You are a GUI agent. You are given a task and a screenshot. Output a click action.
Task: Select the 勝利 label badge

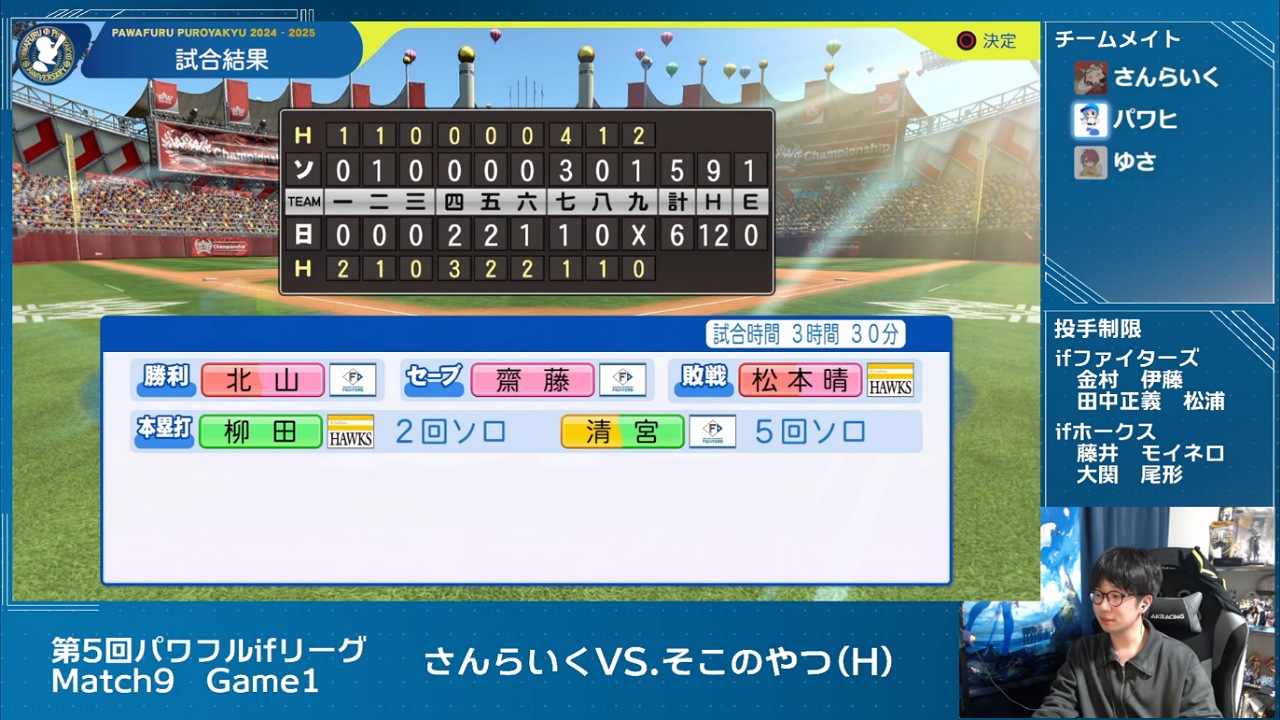(x=163, y=380)
